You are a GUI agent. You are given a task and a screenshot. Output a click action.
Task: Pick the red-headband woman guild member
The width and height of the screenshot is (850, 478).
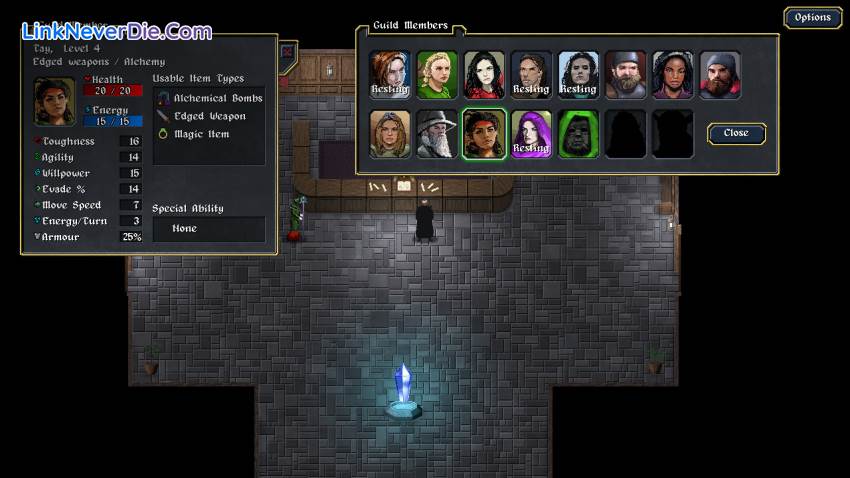point(484,134)
